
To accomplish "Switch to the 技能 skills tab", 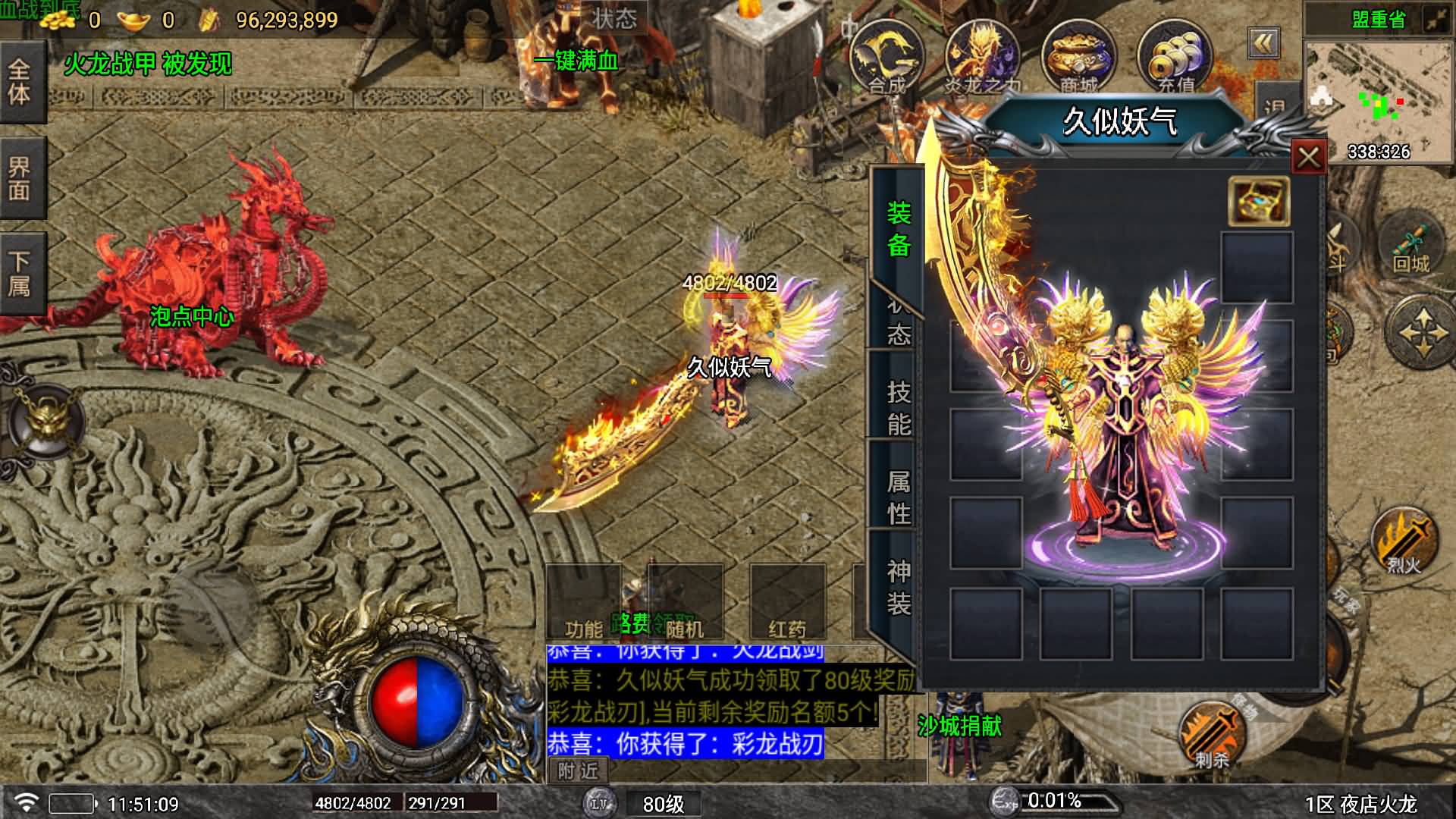I will pos(898,407).
